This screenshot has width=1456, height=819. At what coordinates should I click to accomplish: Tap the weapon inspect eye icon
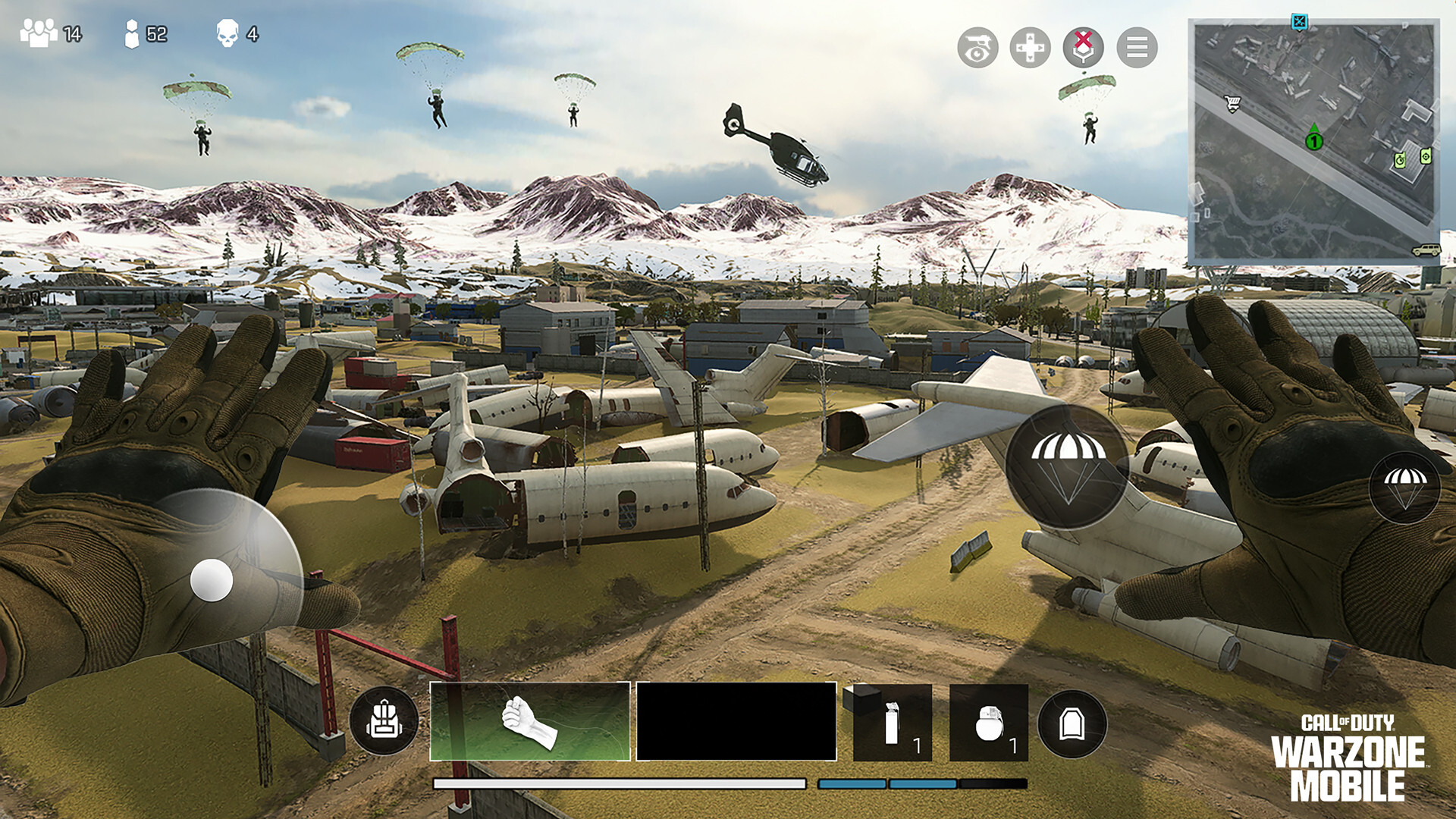[978, 47]
